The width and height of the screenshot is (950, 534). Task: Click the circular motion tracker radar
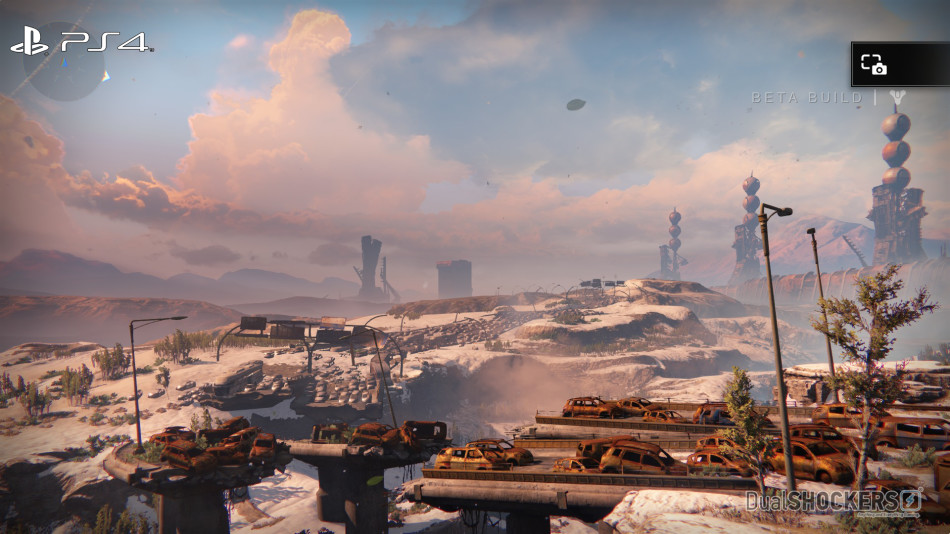64,61
